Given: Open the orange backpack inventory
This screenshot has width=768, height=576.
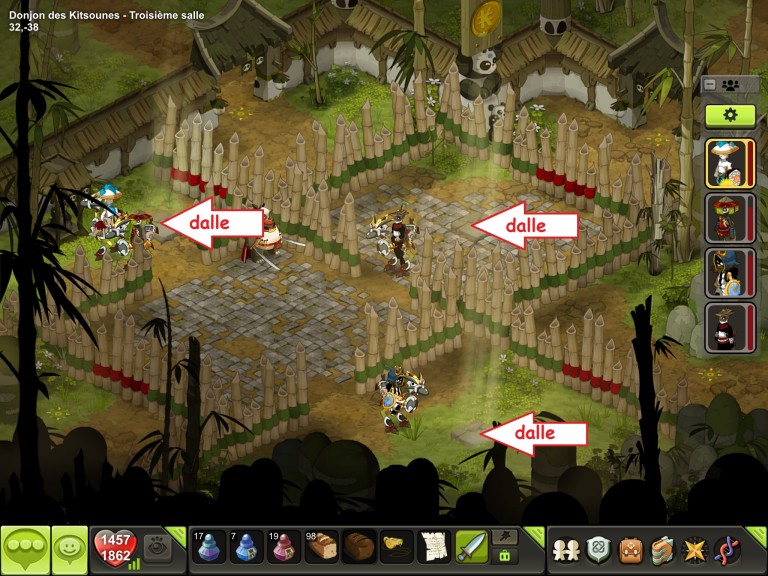Looking at the screenshot, I should 630,550.
